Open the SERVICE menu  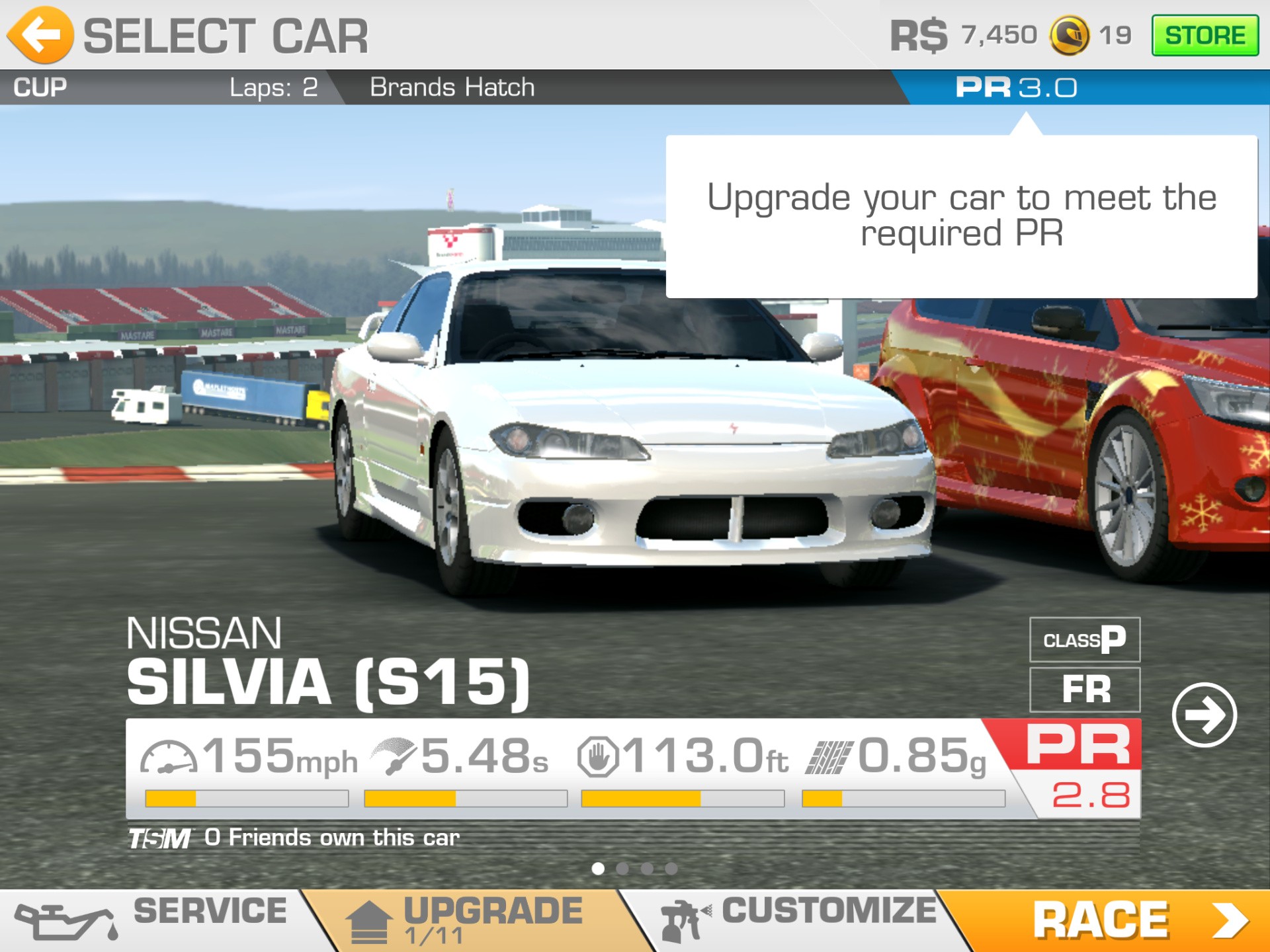(x=152, y=920)
